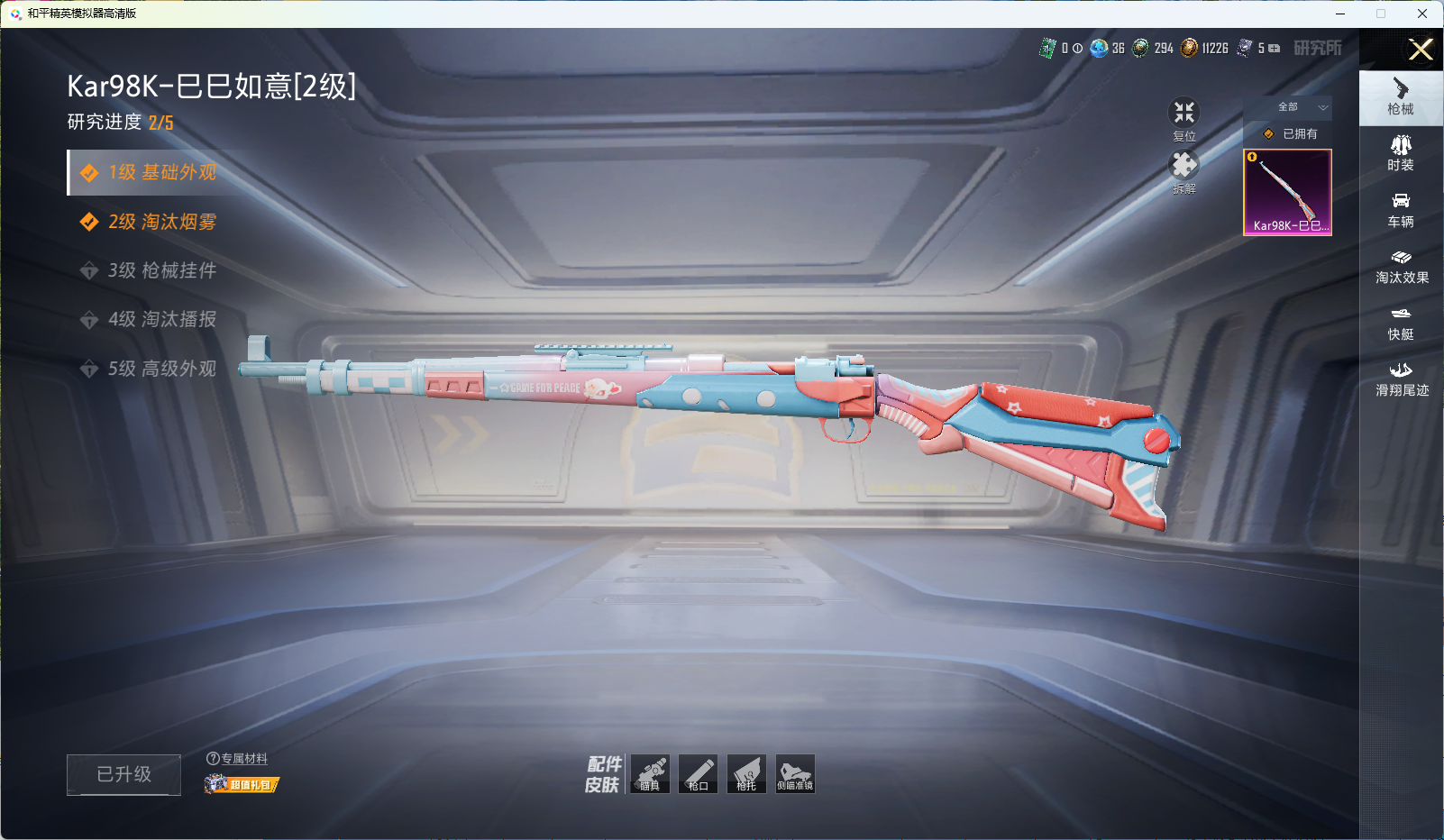Open the 超值礼包 material pack
The width and height of the screenshot is (1444, 840).
tap(241, 785)
